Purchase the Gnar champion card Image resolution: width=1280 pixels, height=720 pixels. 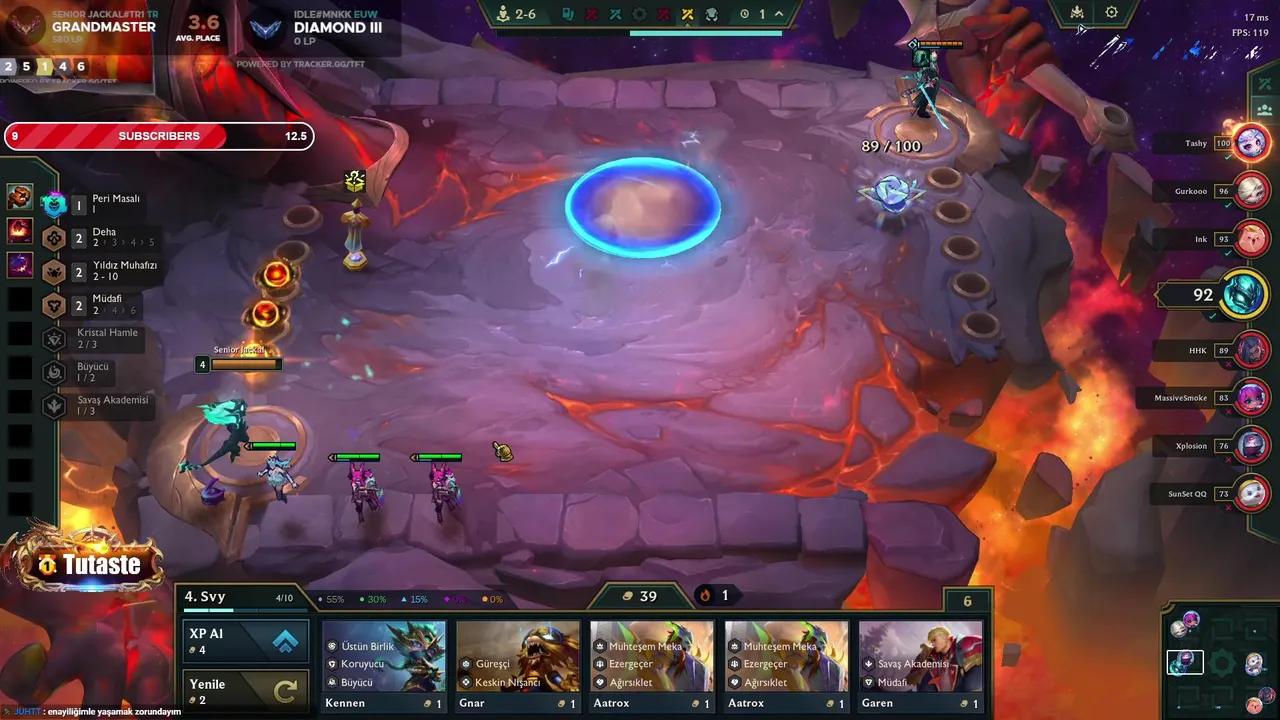(x=518, y=665)
